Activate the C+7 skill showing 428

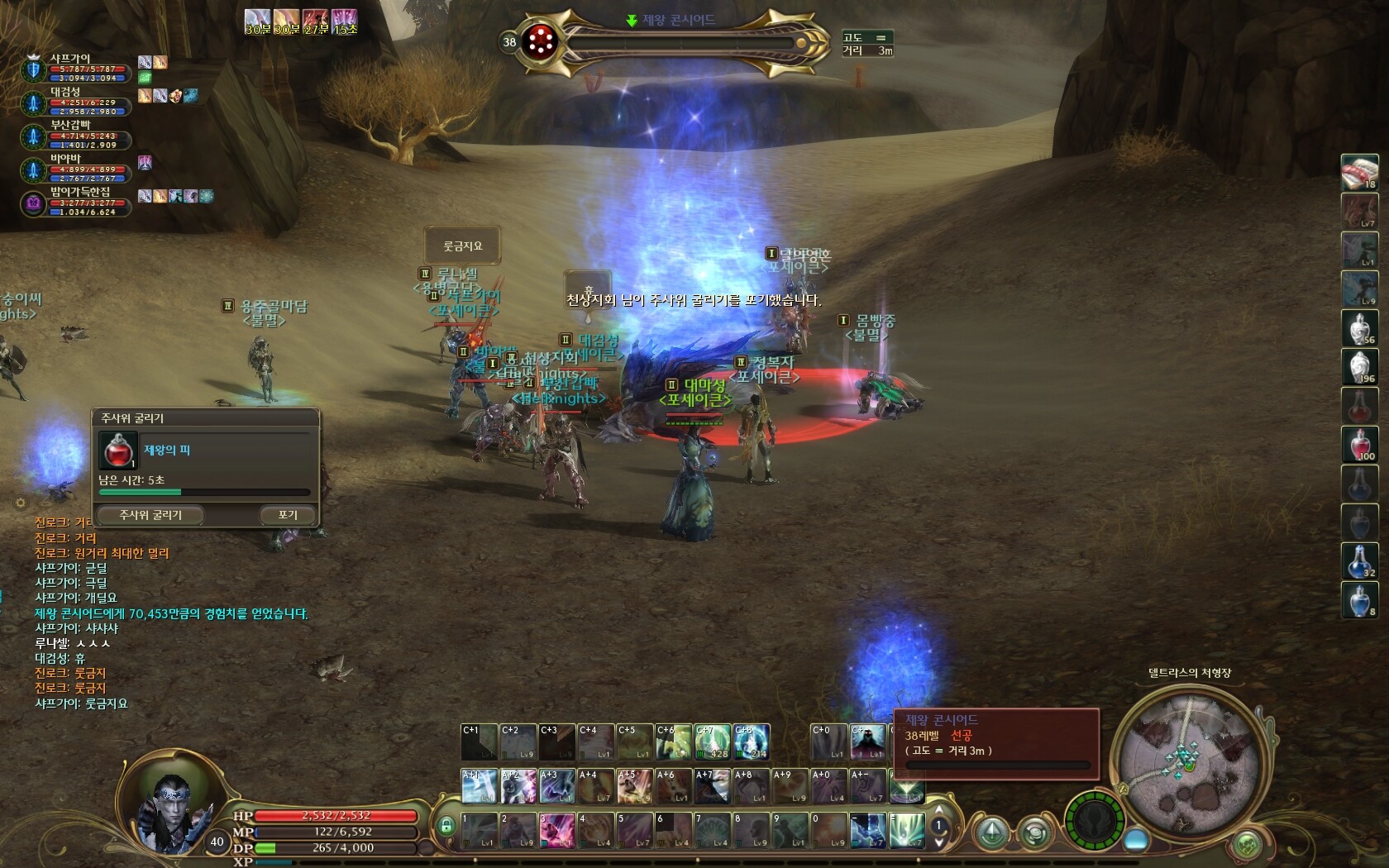[x=712, y=742]
